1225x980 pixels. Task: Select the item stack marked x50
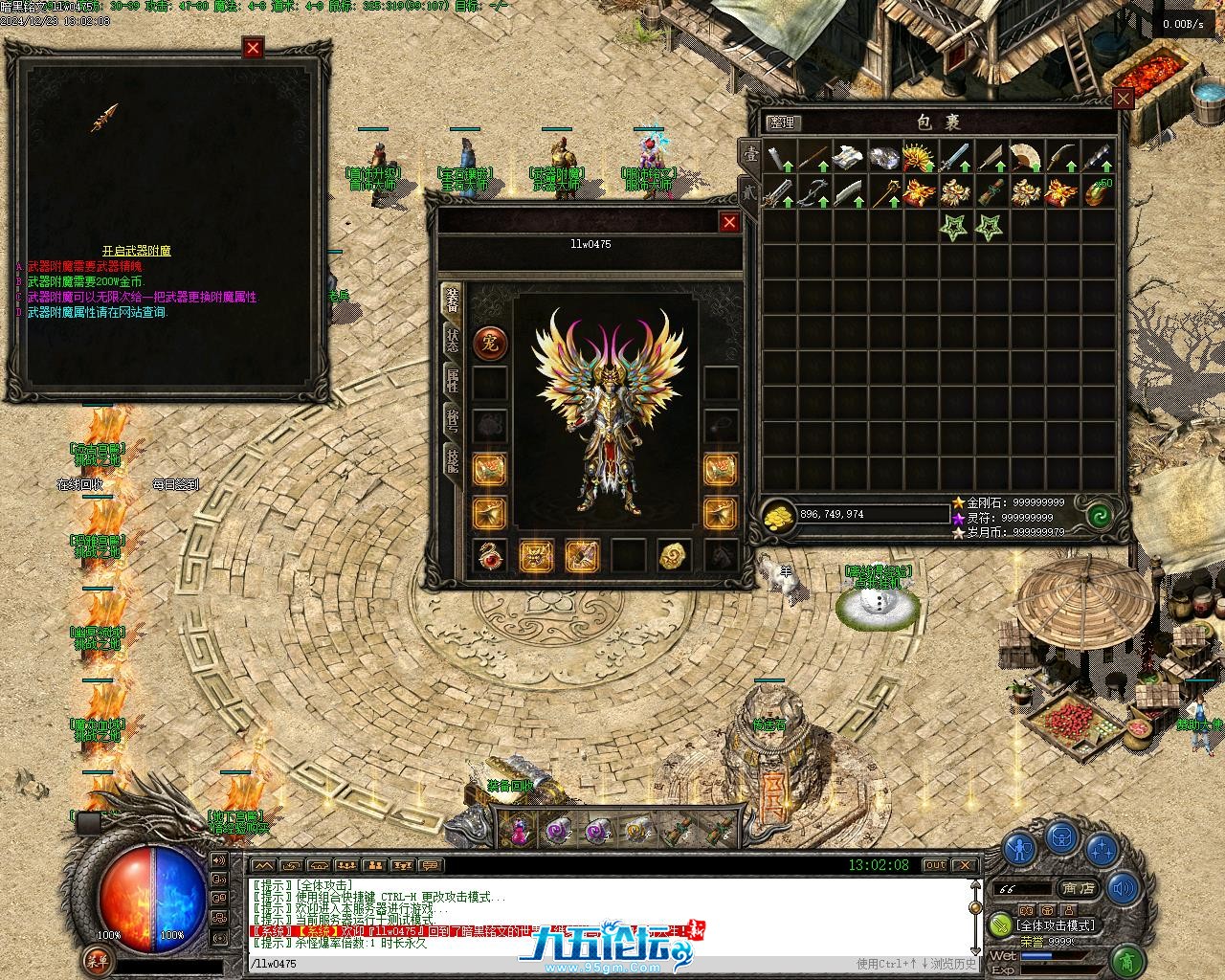(x=1097, y=192)
